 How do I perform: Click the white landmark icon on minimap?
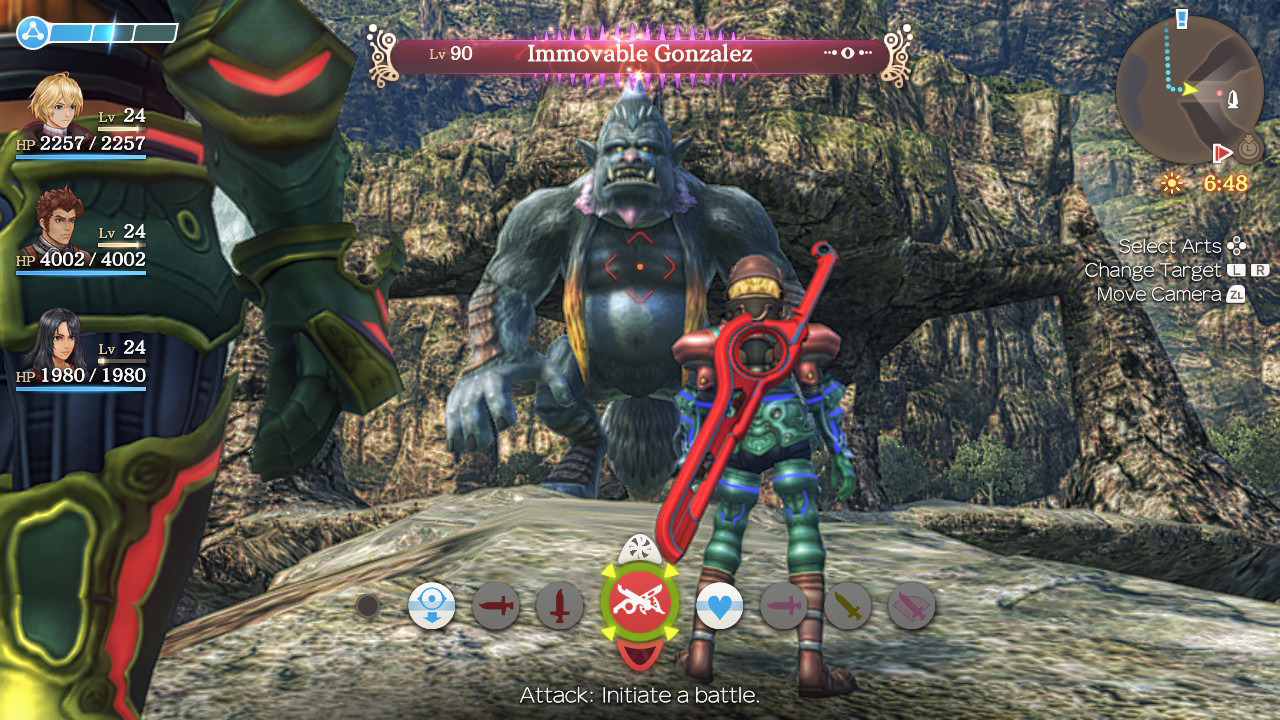tap(1234, 98)
